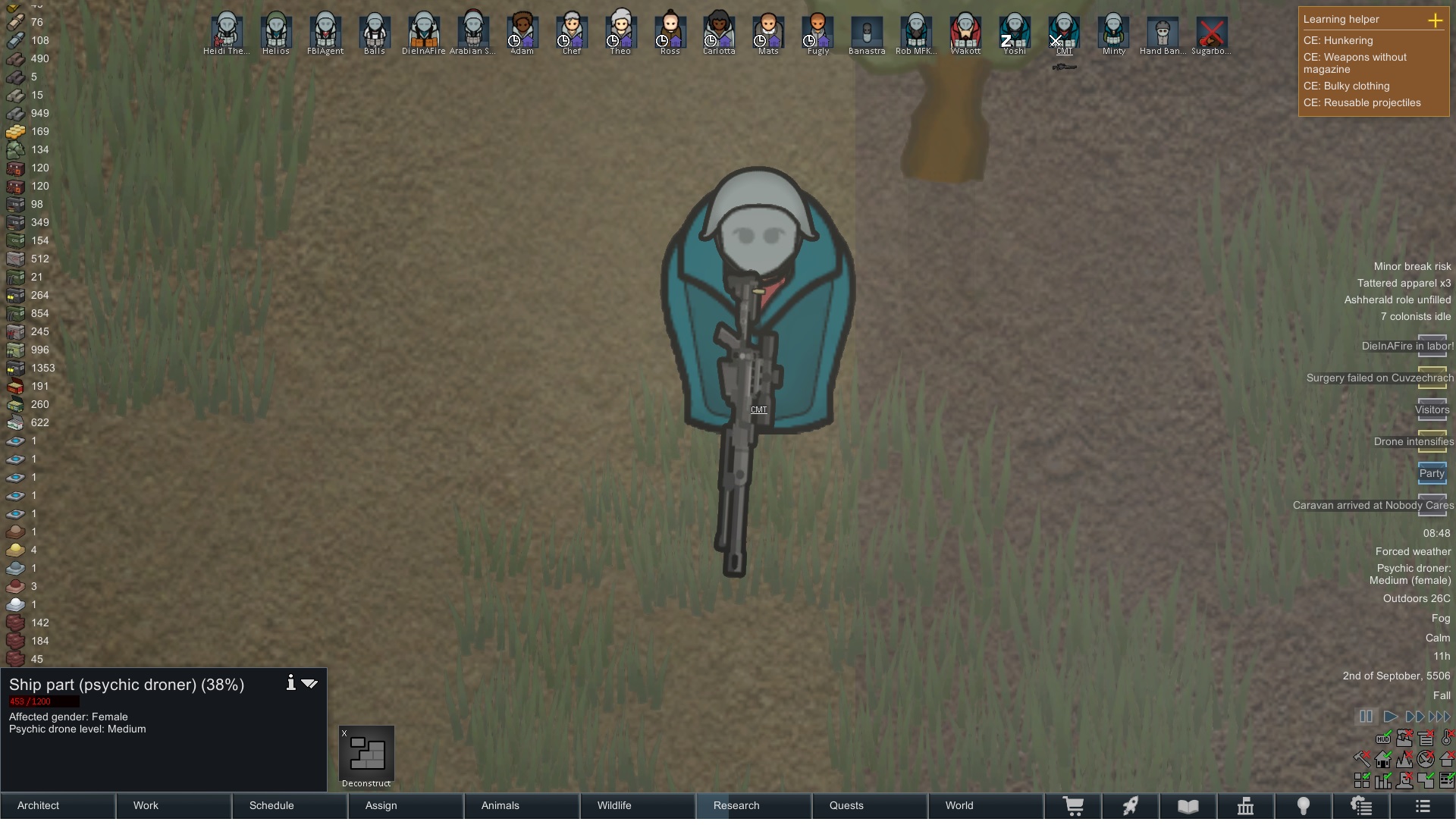Image resolution: width=1456 pixels, height=828 pixels.
Task: Open the mod settings gear-list icon
Action: point(1361,806)
